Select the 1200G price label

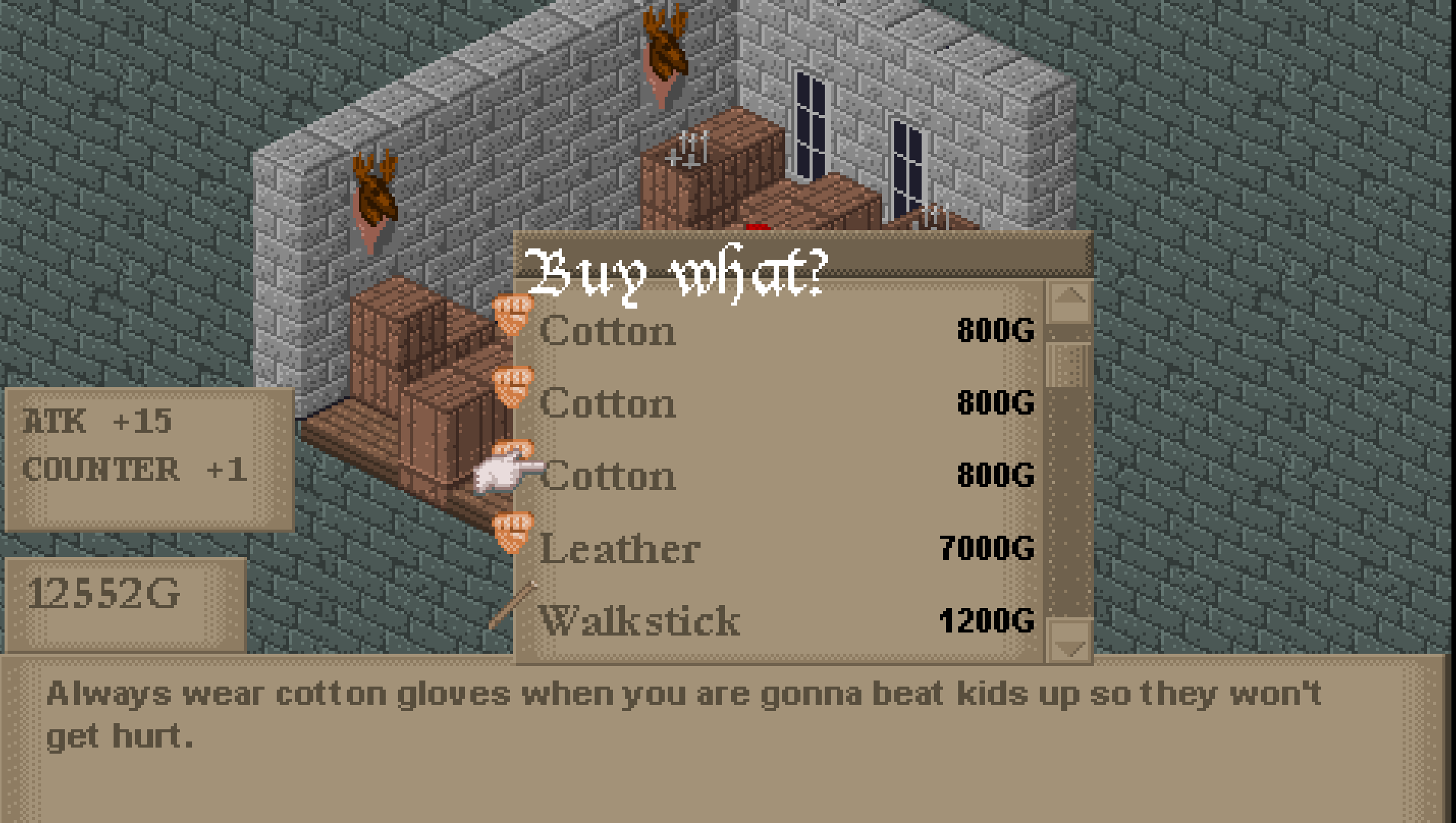[x=987, y=619]
